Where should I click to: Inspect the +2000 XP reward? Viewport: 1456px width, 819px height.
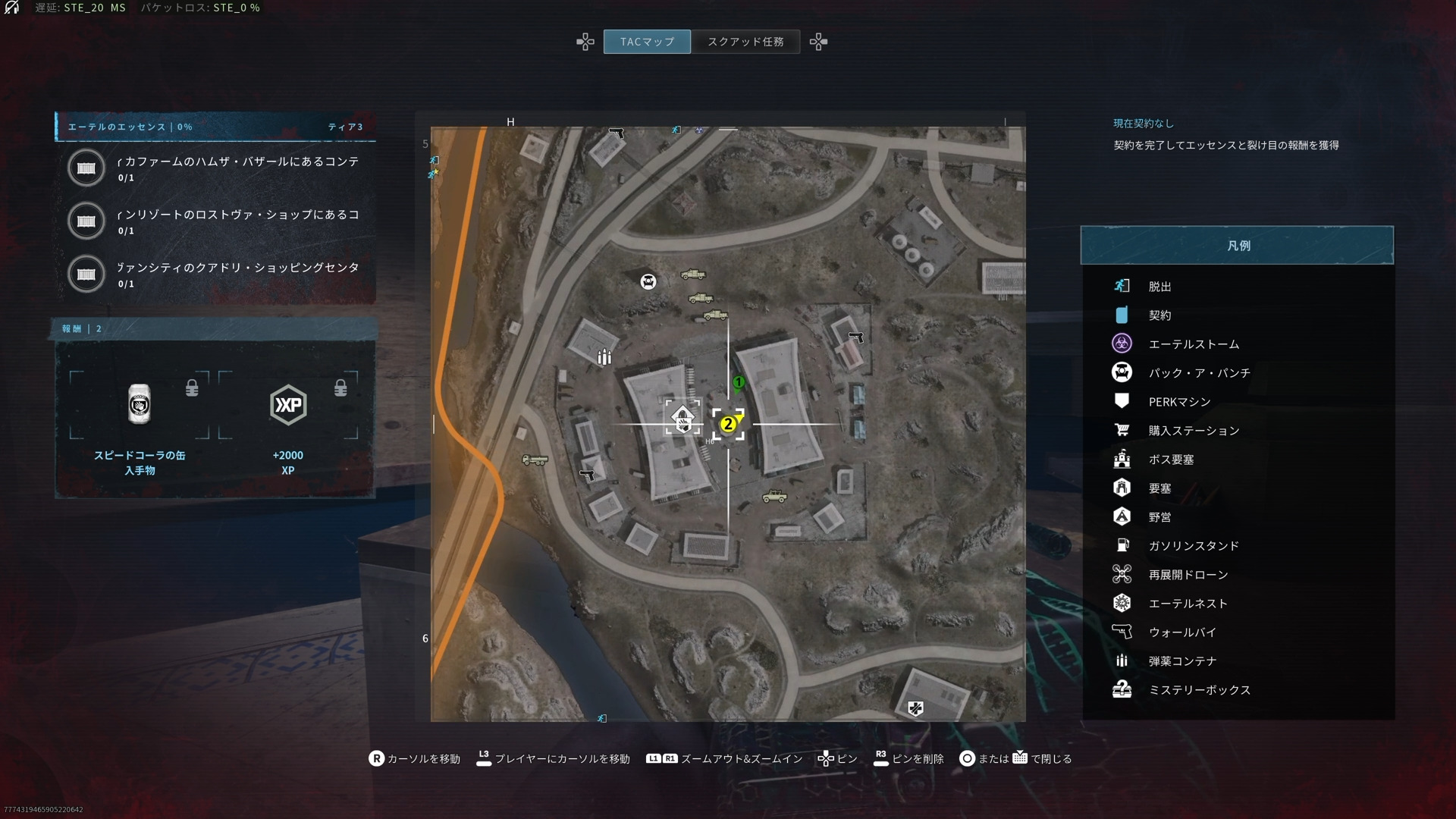tap(288, 406)
